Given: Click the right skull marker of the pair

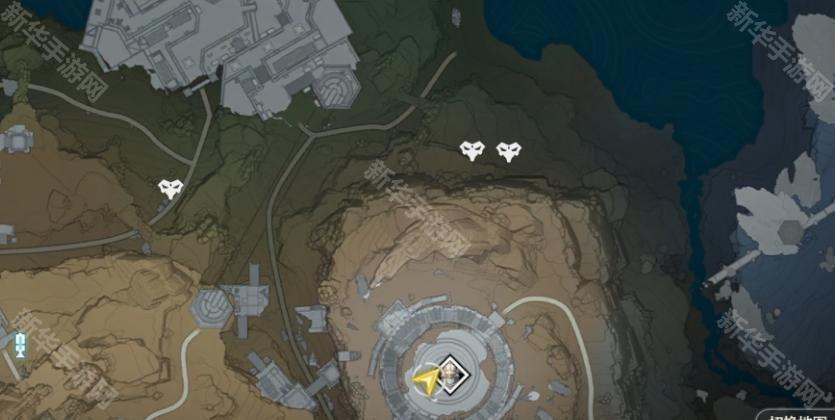Looking at the screenshot, I should 509,151.
